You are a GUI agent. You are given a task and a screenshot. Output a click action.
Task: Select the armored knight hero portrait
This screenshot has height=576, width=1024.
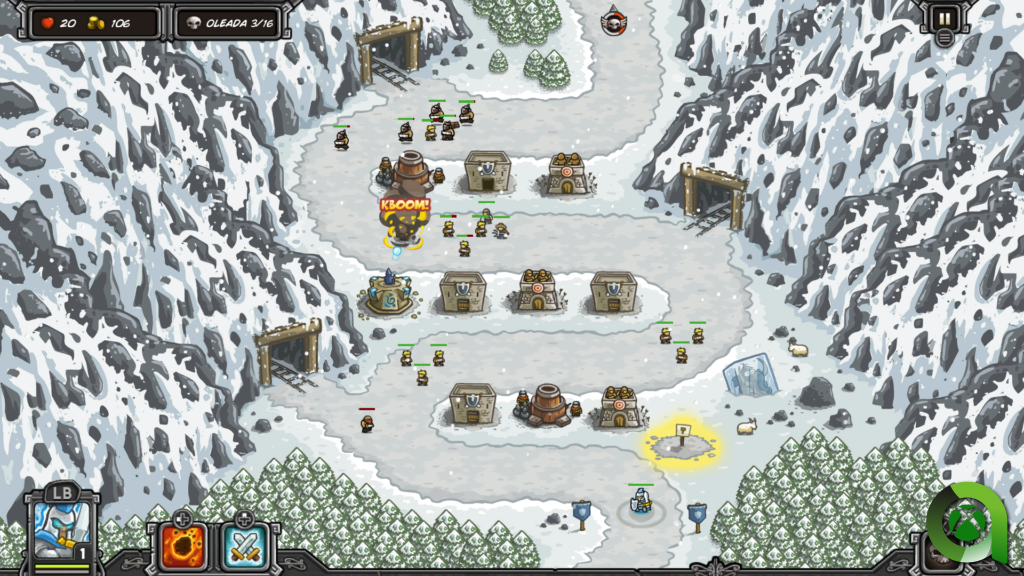pos(59,529)
